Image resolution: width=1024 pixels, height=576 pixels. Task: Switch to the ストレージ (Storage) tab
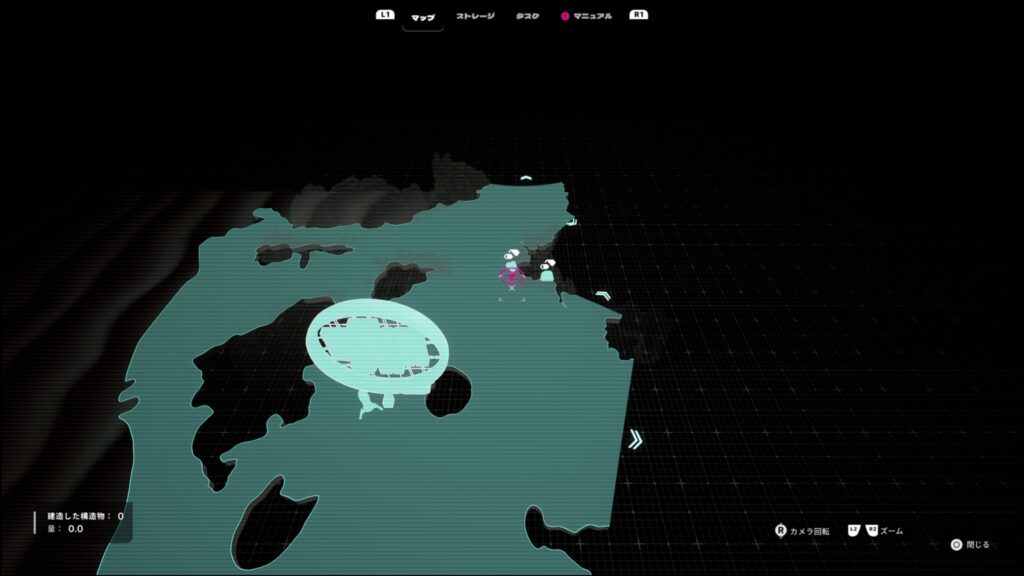[x=475, y=16]
